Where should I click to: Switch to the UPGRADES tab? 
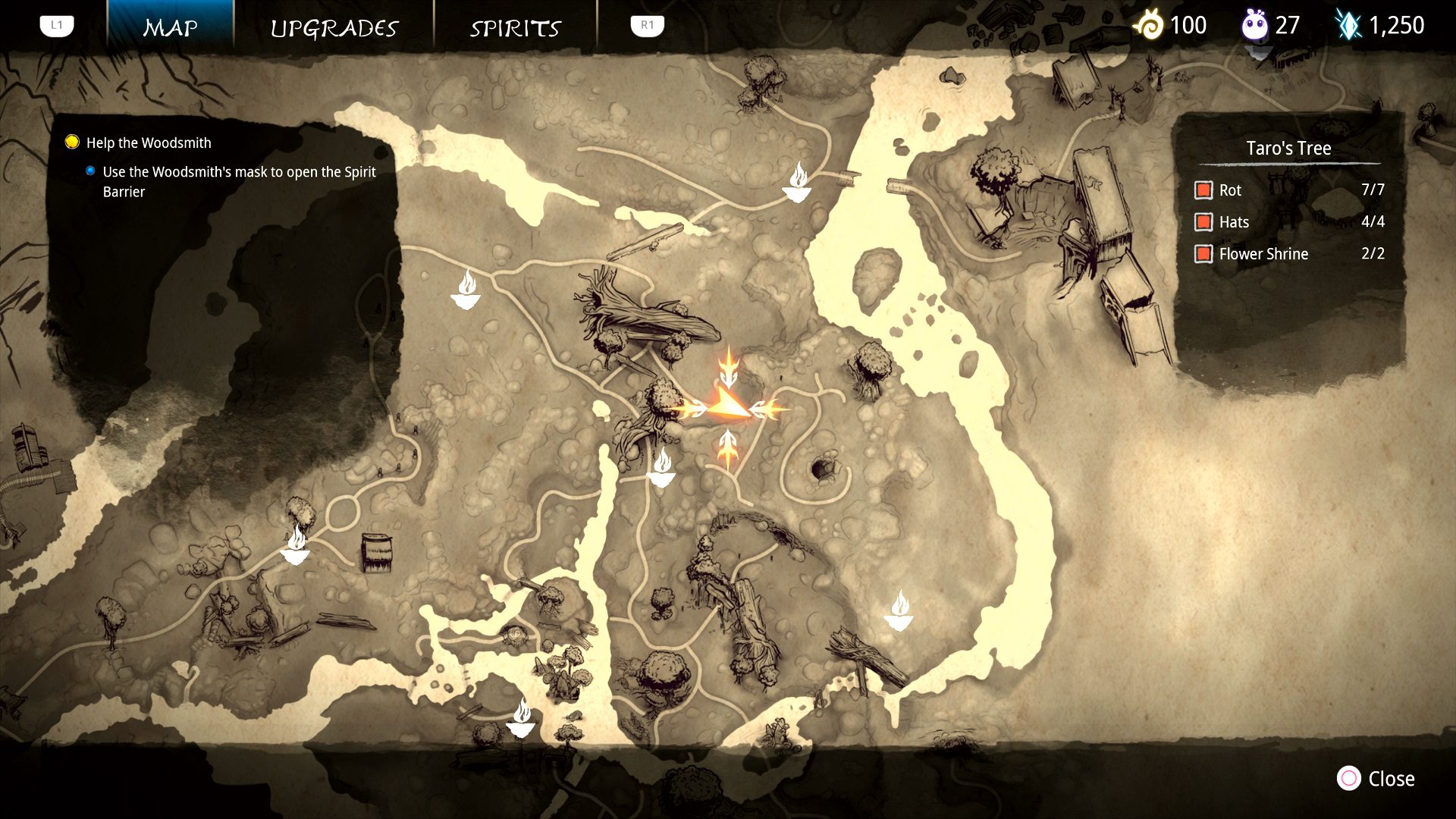point(334,27)
